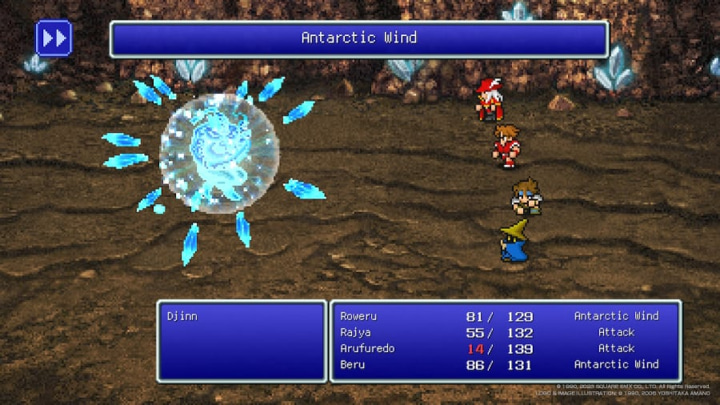Select Djinn in the enemy list

point(180,316)
